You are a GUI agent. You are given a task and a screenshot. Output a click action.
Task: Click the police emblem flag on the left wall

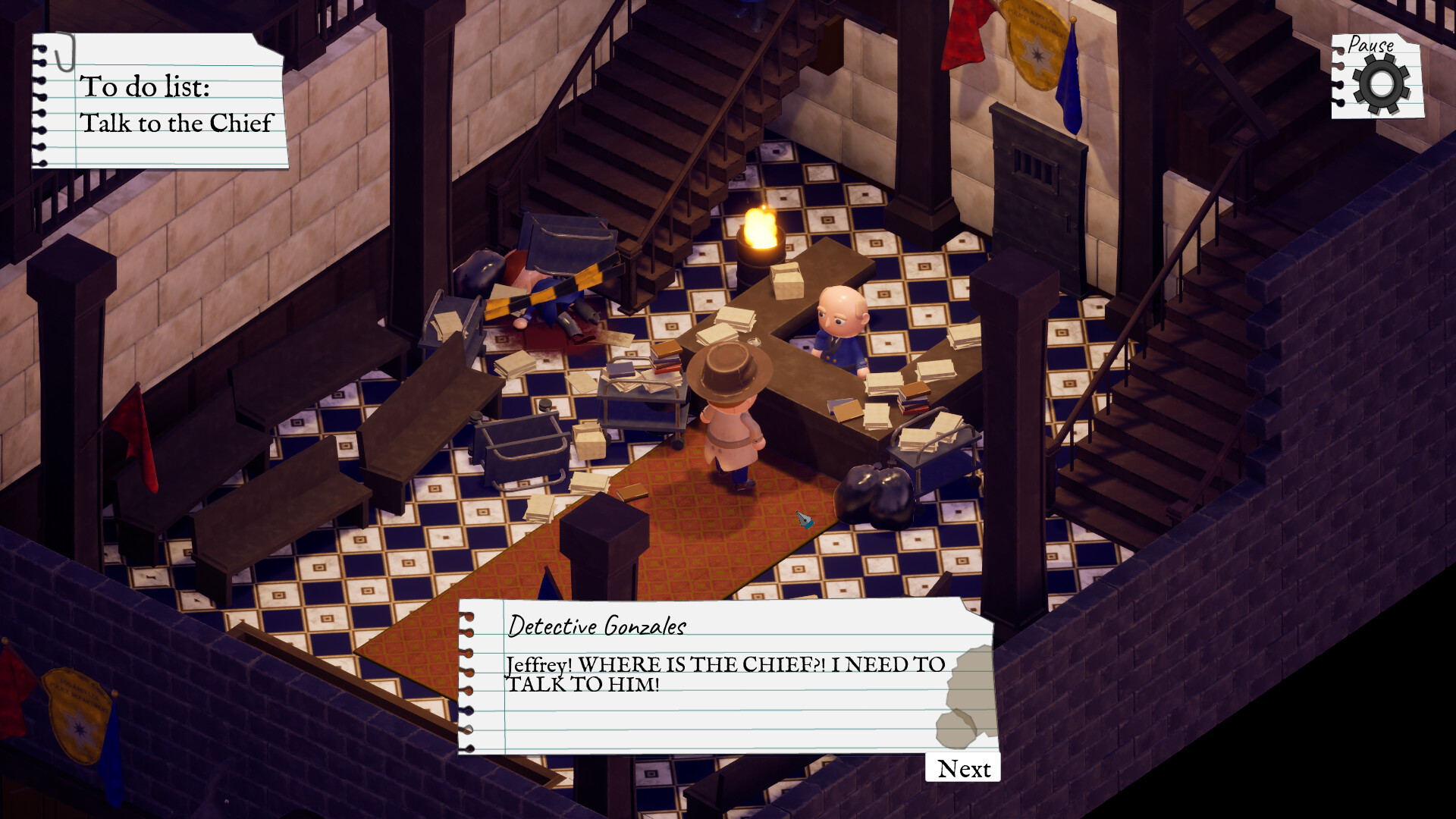click(x=76, y=717)
